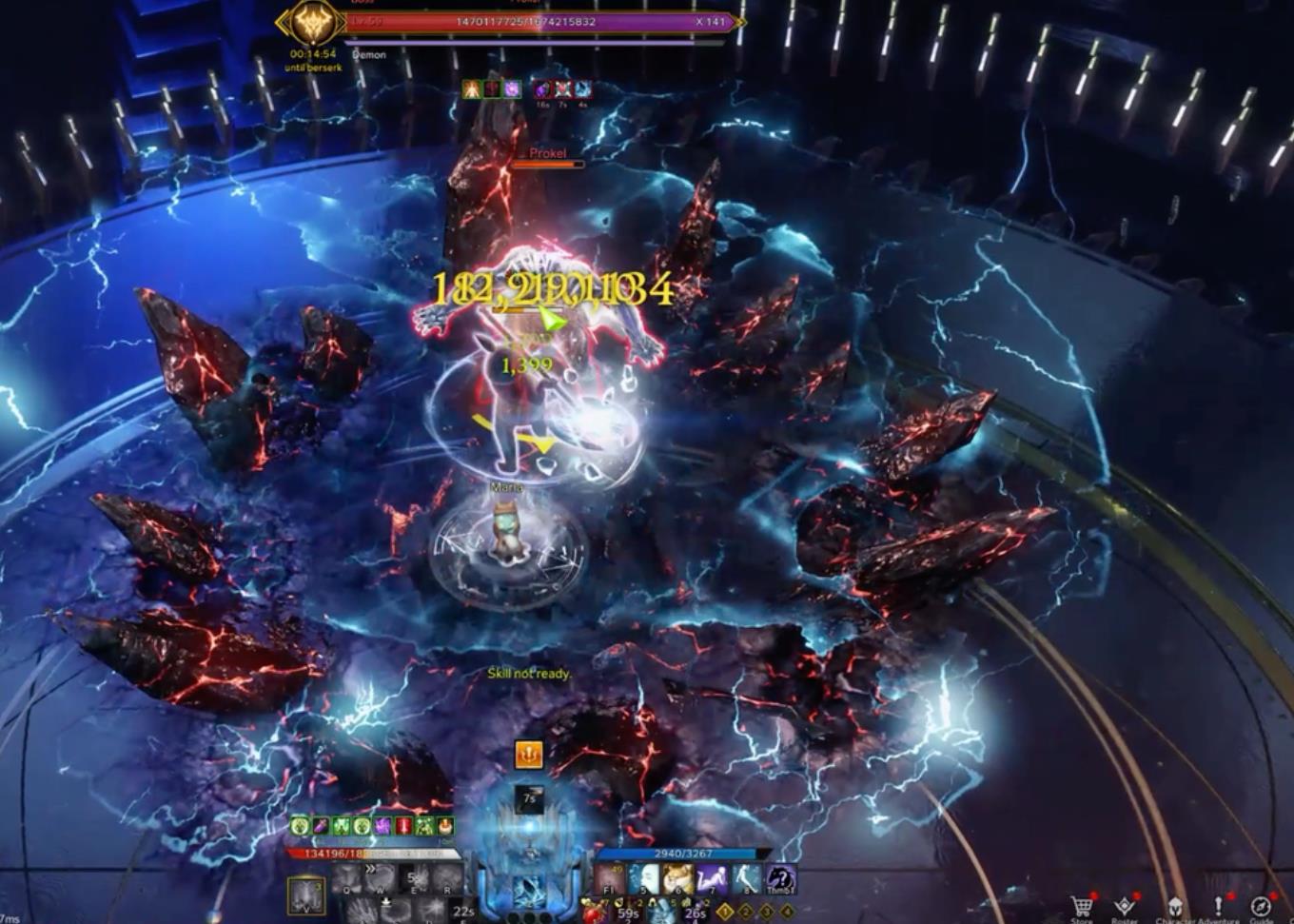Open the Guide compass menu
The width and height of the screenshot is (1294, 924).
1262,905
